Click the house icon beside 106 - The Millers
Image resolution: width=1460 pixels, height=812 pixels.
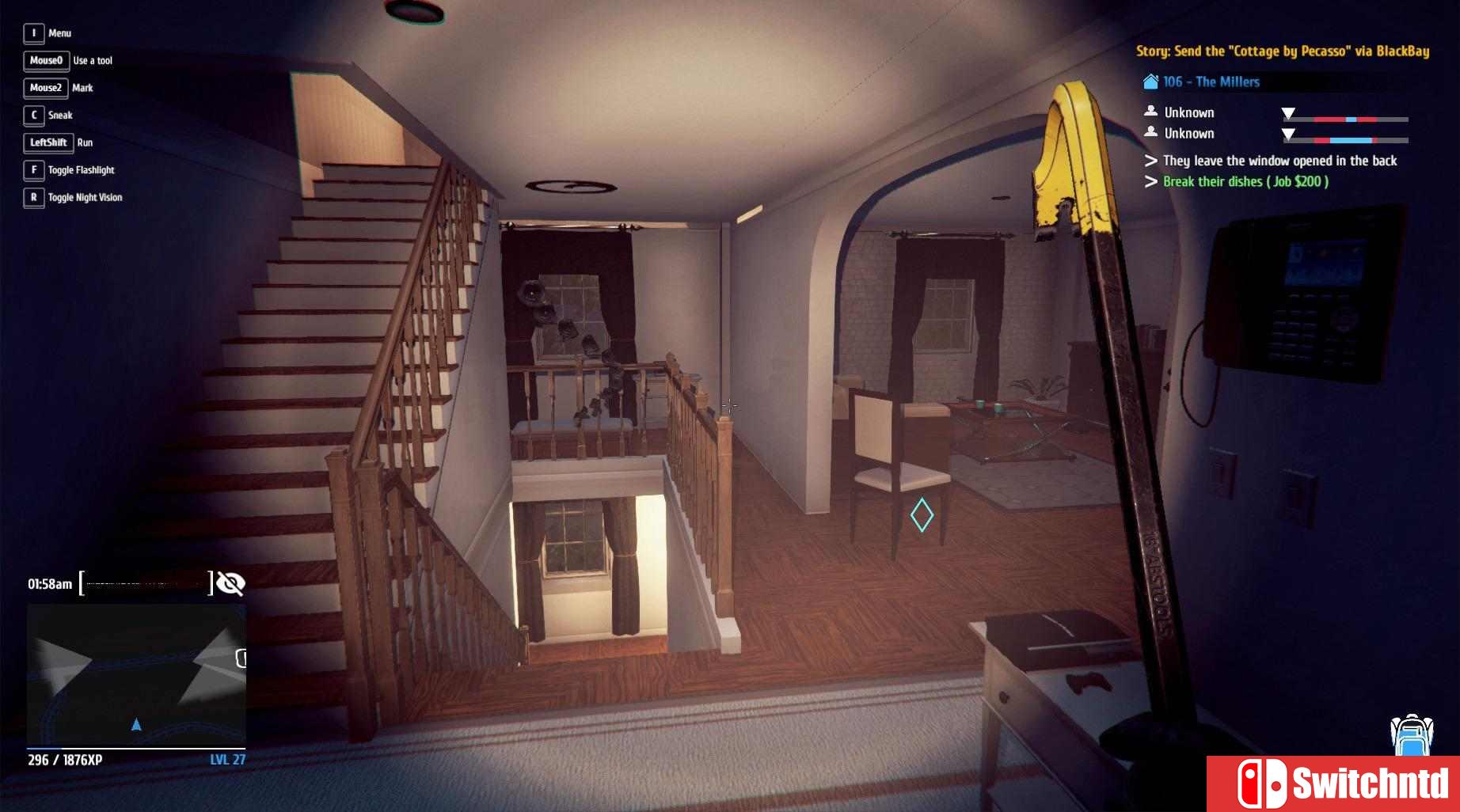pyautogui.click(x=1150, y=81)
